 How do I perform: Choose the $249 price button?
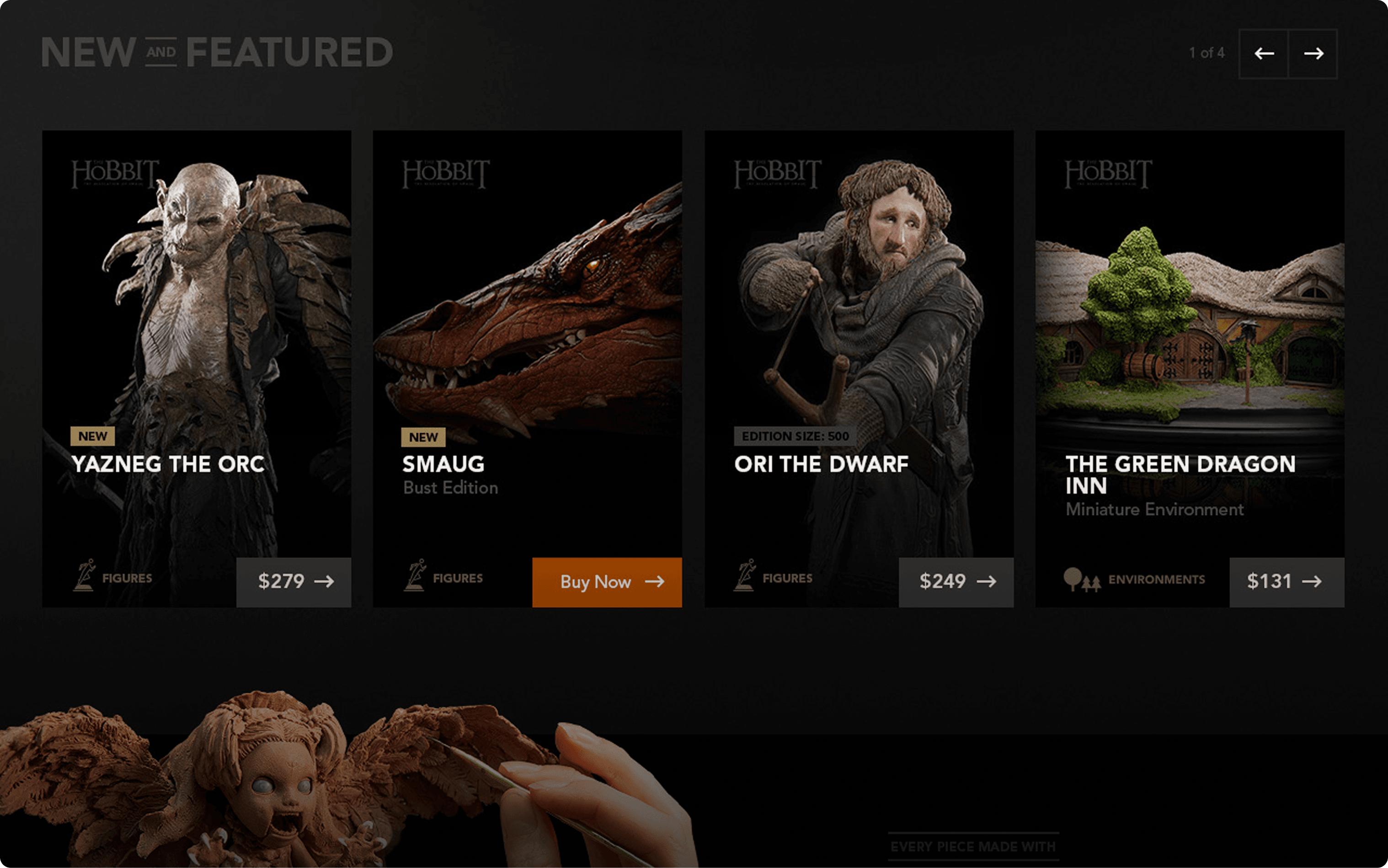956,581
